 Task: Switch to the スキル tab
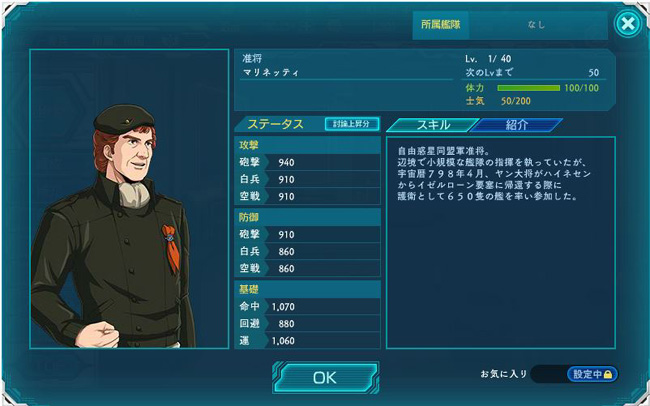click(x=427, y=125)
